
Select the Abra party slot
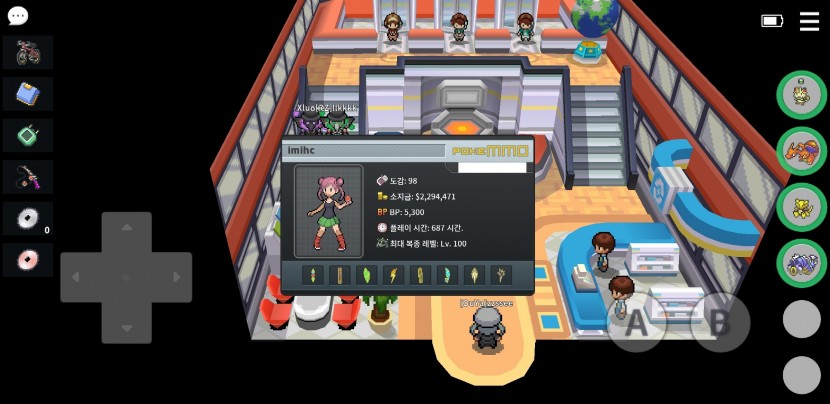801,206
